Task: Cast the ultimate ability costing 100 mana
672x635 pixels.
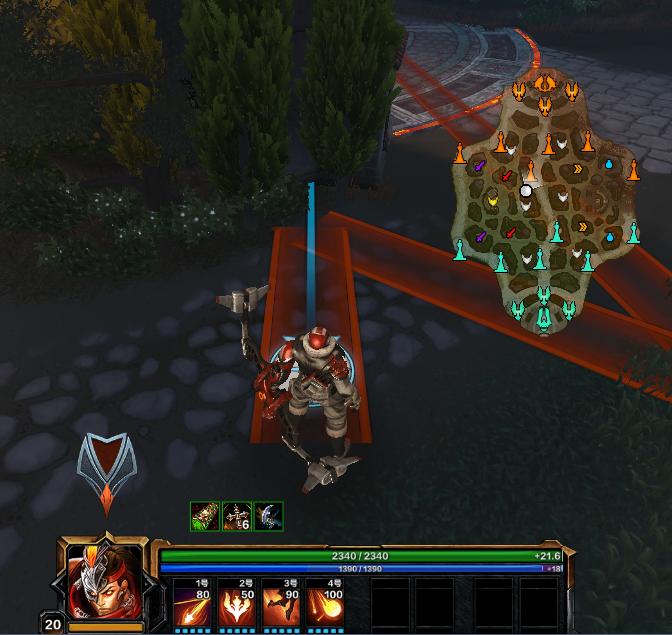Action: pos(324,603)
